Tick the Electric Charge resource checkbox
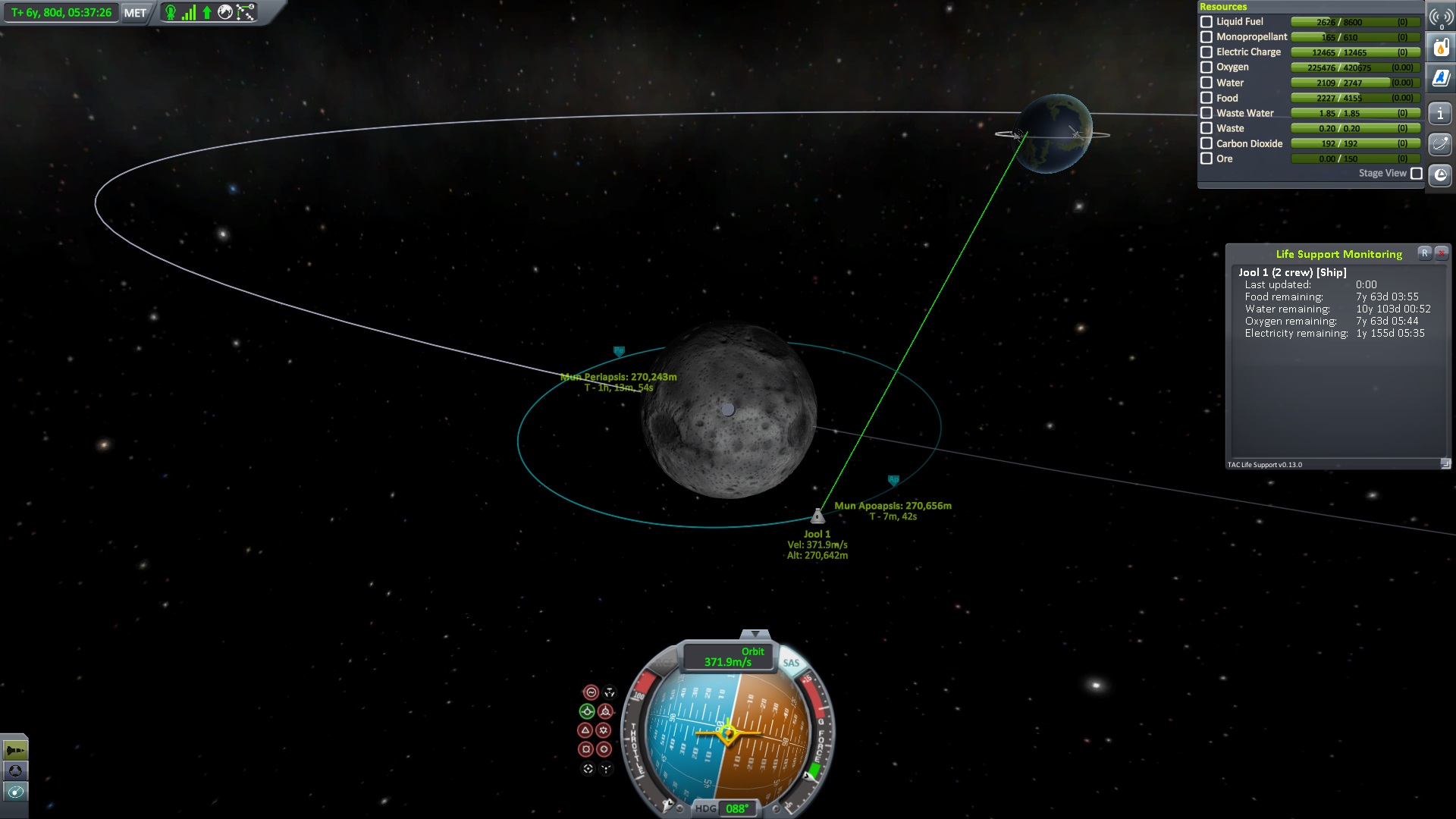Screen dimensions: 1456x819 pos(1207,52)
